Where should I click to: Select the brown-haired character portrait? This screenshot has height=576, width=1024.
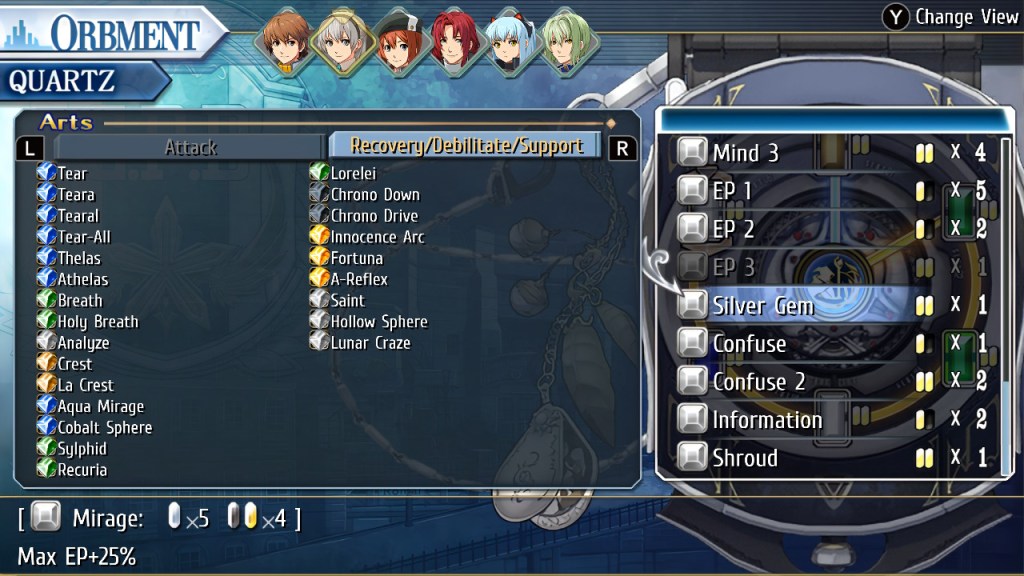tap(286, 43)
